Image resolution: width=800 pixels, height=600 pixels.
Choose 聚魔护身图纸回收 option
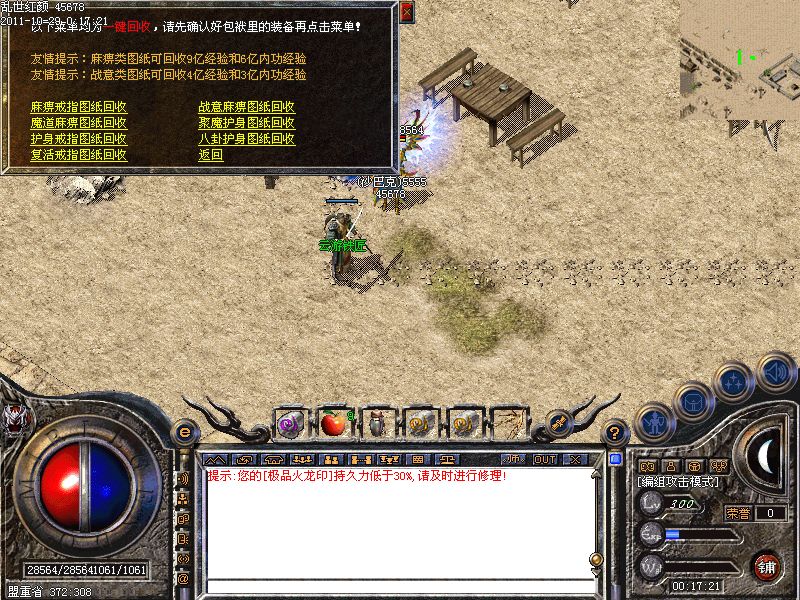click(246, 123)
